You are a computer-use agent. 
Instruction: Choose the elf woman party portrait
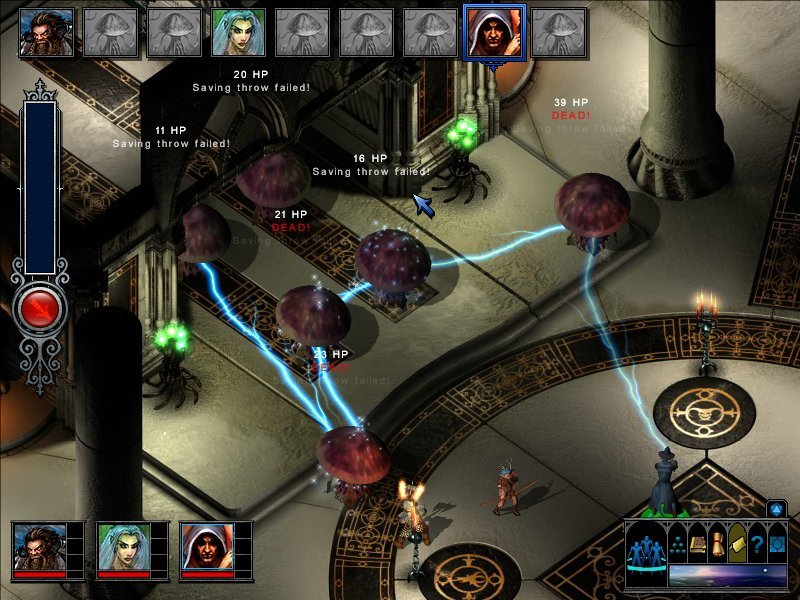[x=124, y=547]
